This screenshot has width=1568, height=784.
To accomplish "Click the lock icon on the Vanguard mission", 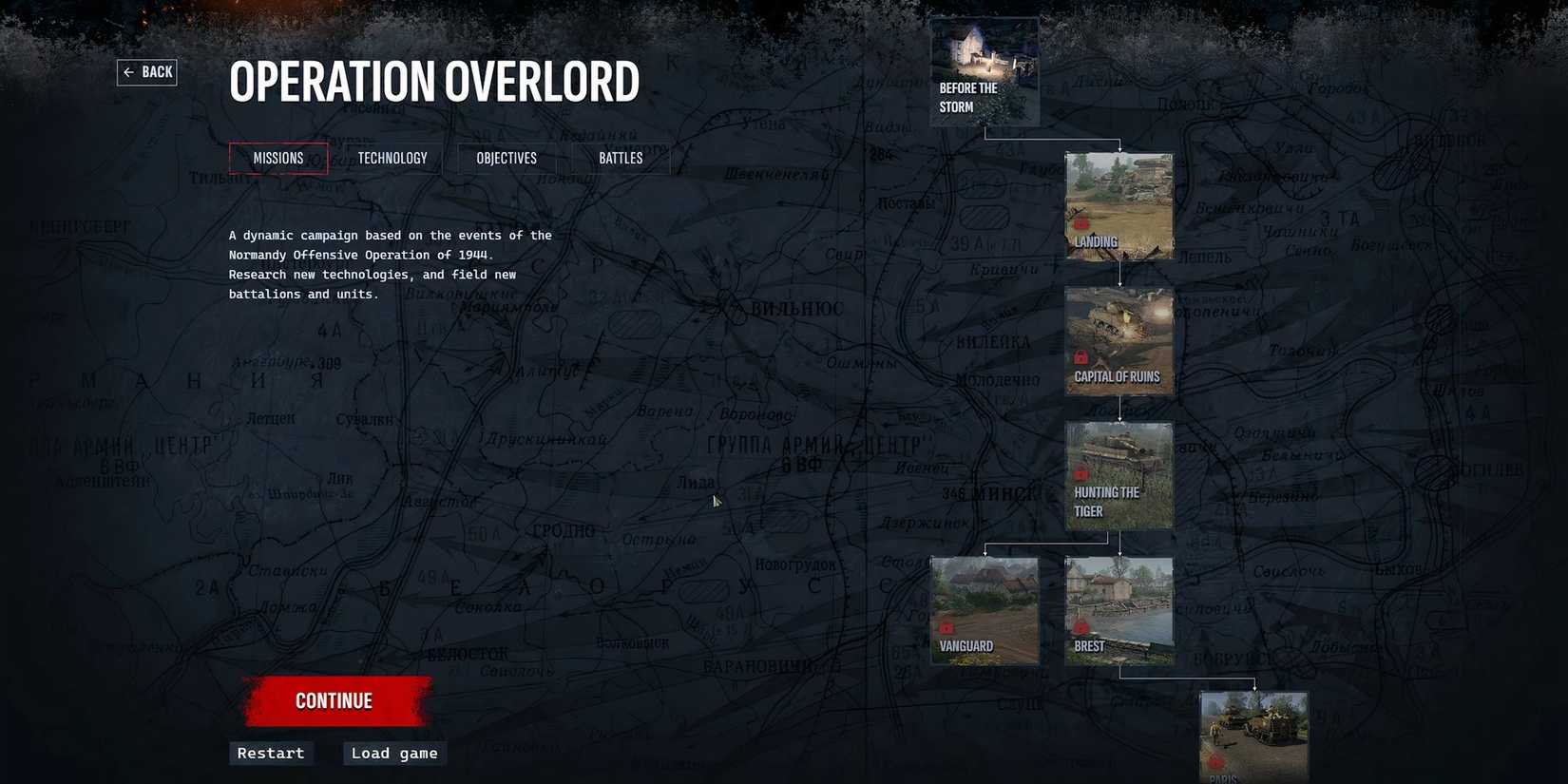I will [947, 627].
